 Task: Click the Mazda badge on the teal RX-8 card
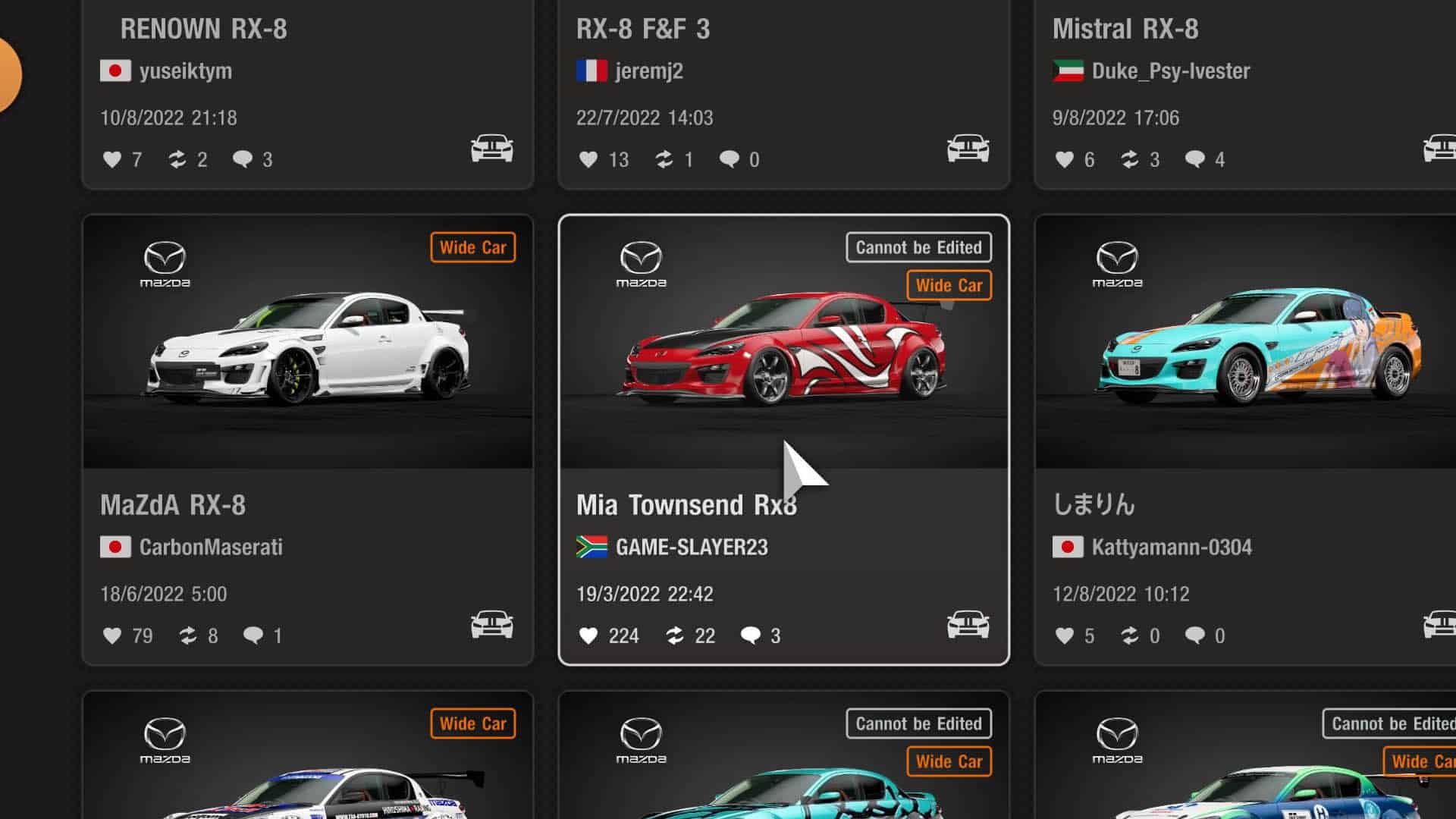(x=1119, y=262)
